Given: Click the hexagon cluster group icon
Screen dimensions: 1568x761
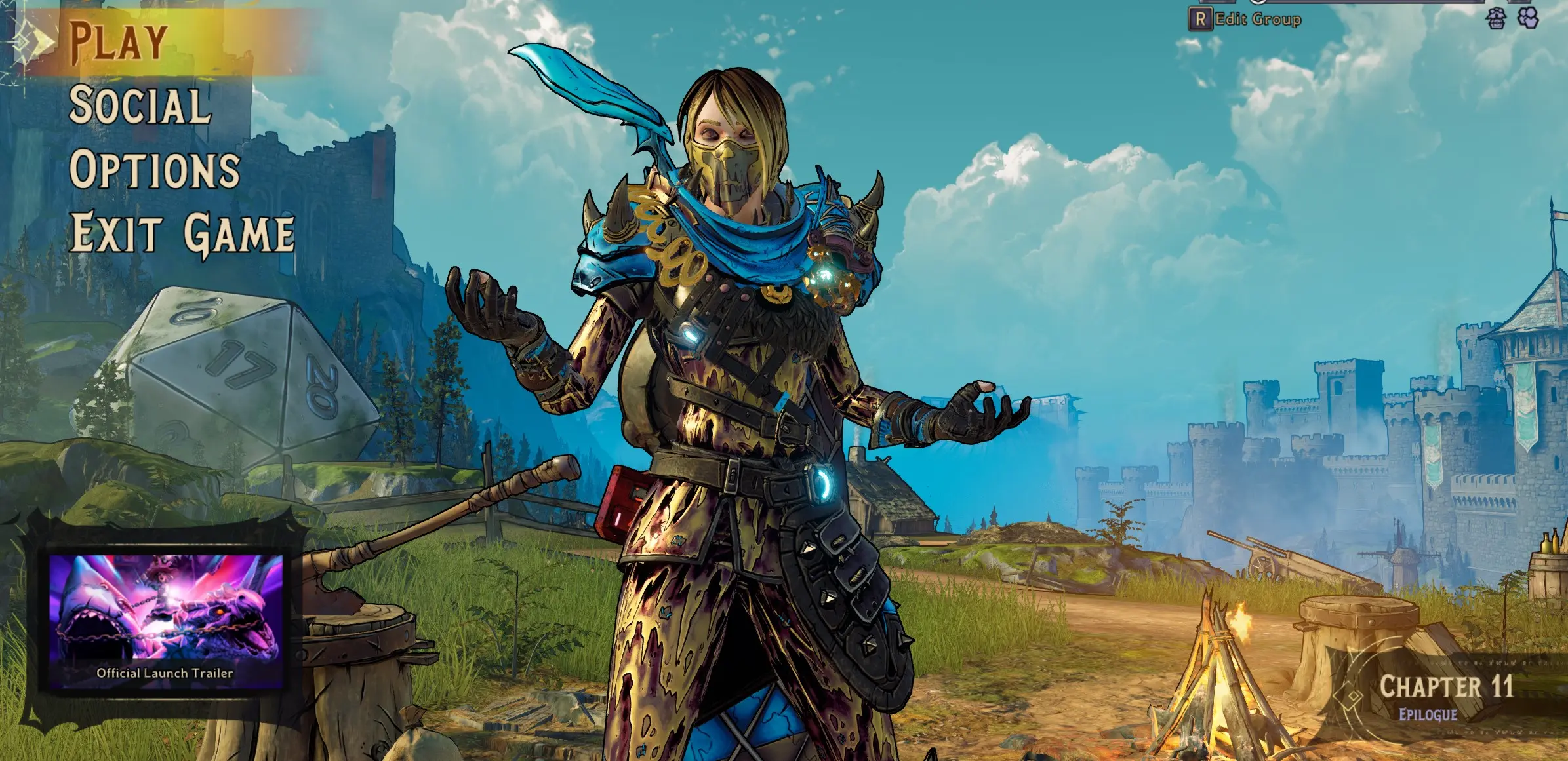Looking at the screenshot, I should [x=1529, y=19].
